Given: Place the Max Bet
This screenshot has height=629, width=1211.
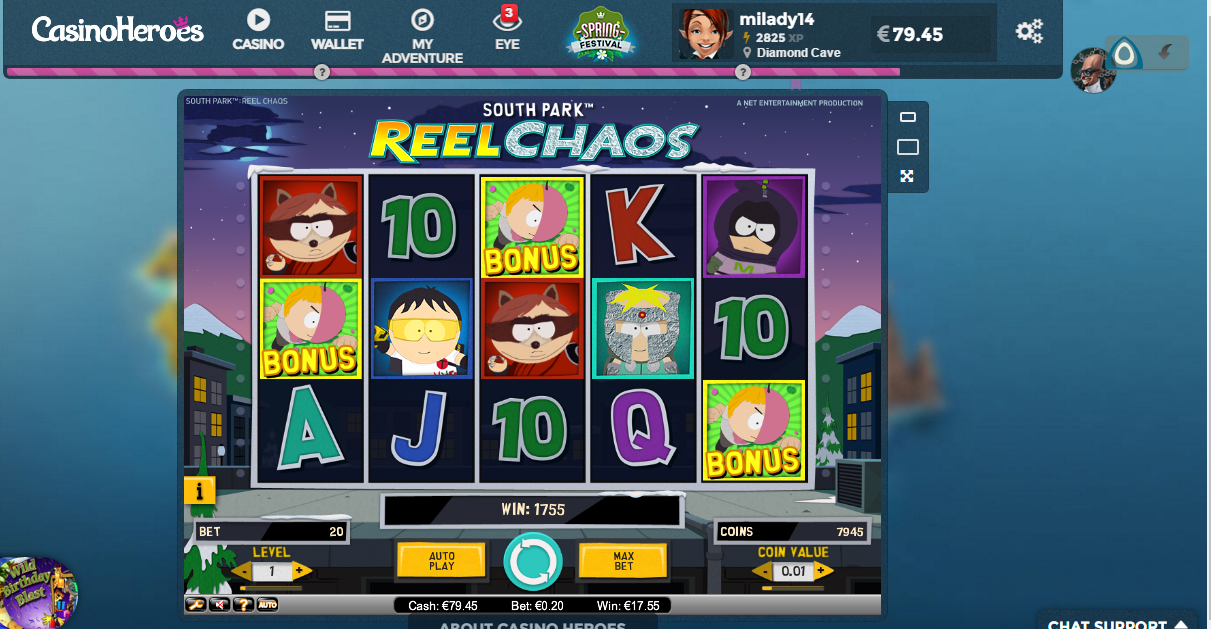Looking at the screenshot, I should [622, 561].
